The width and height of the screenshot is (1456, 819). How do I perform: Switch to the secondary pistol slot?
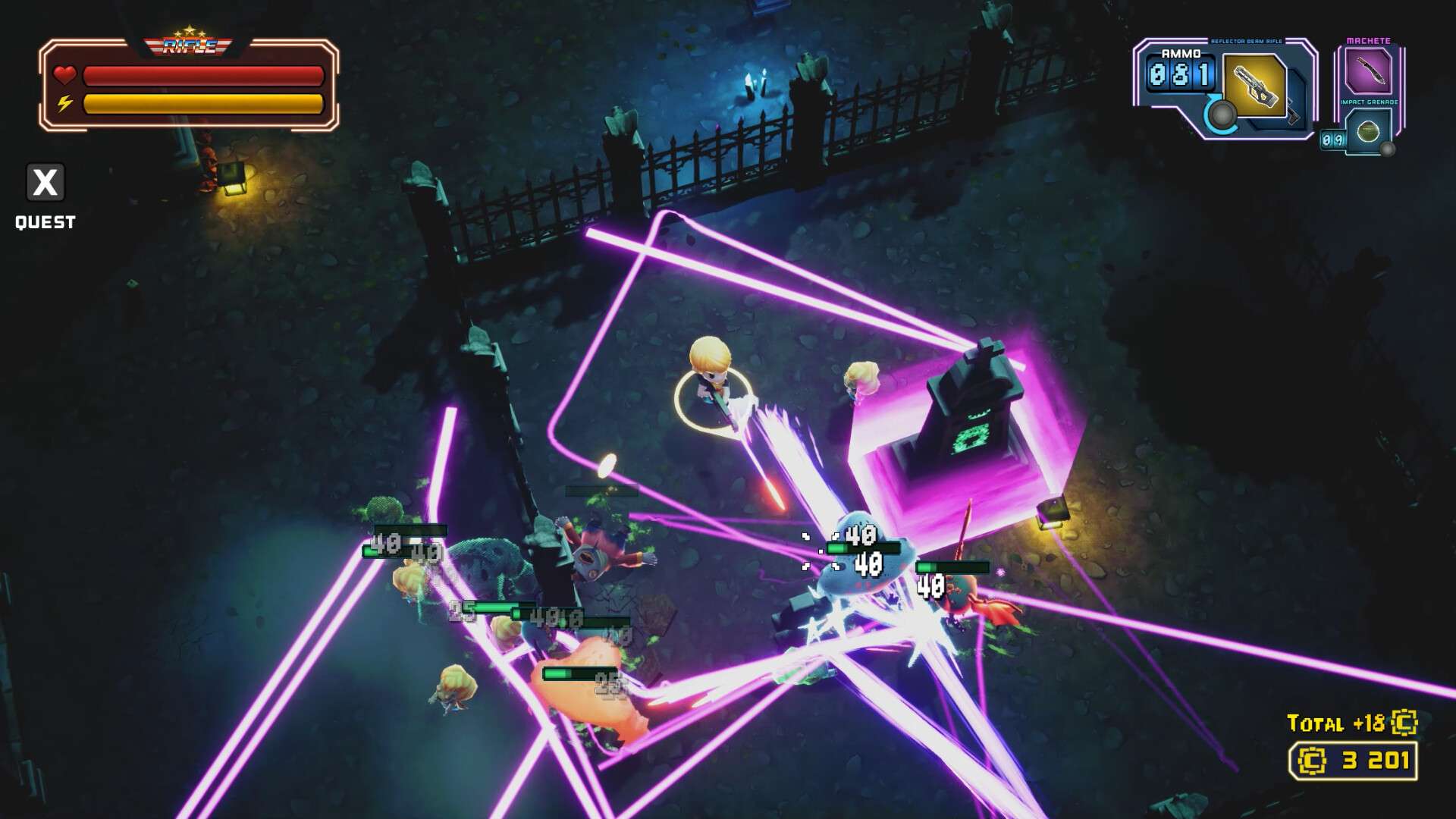pyautogui.click(x=1295, y=114)
